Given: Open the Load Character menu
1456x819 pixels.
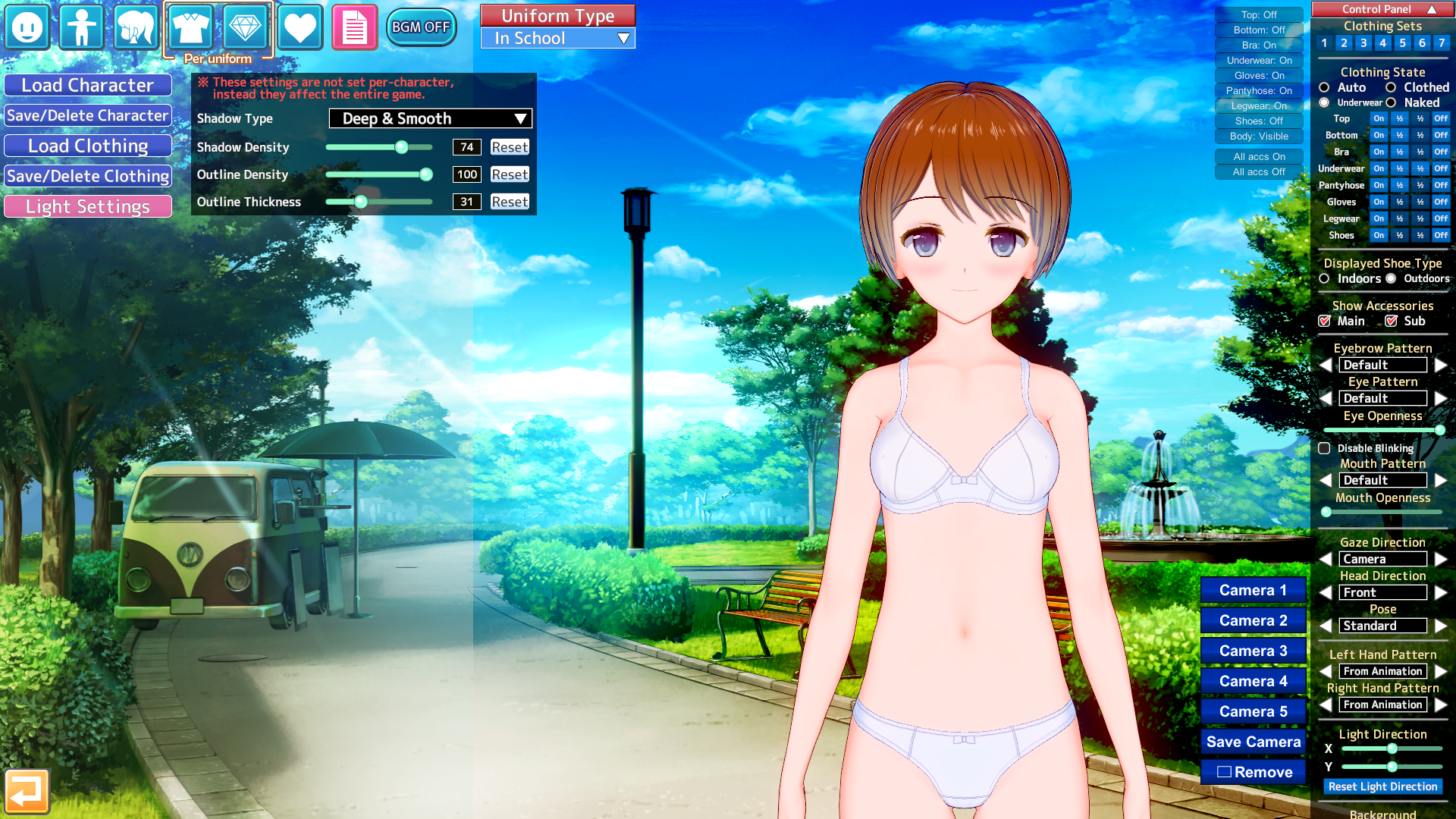Looking at the screenshot, I should (x=88, y=86).
